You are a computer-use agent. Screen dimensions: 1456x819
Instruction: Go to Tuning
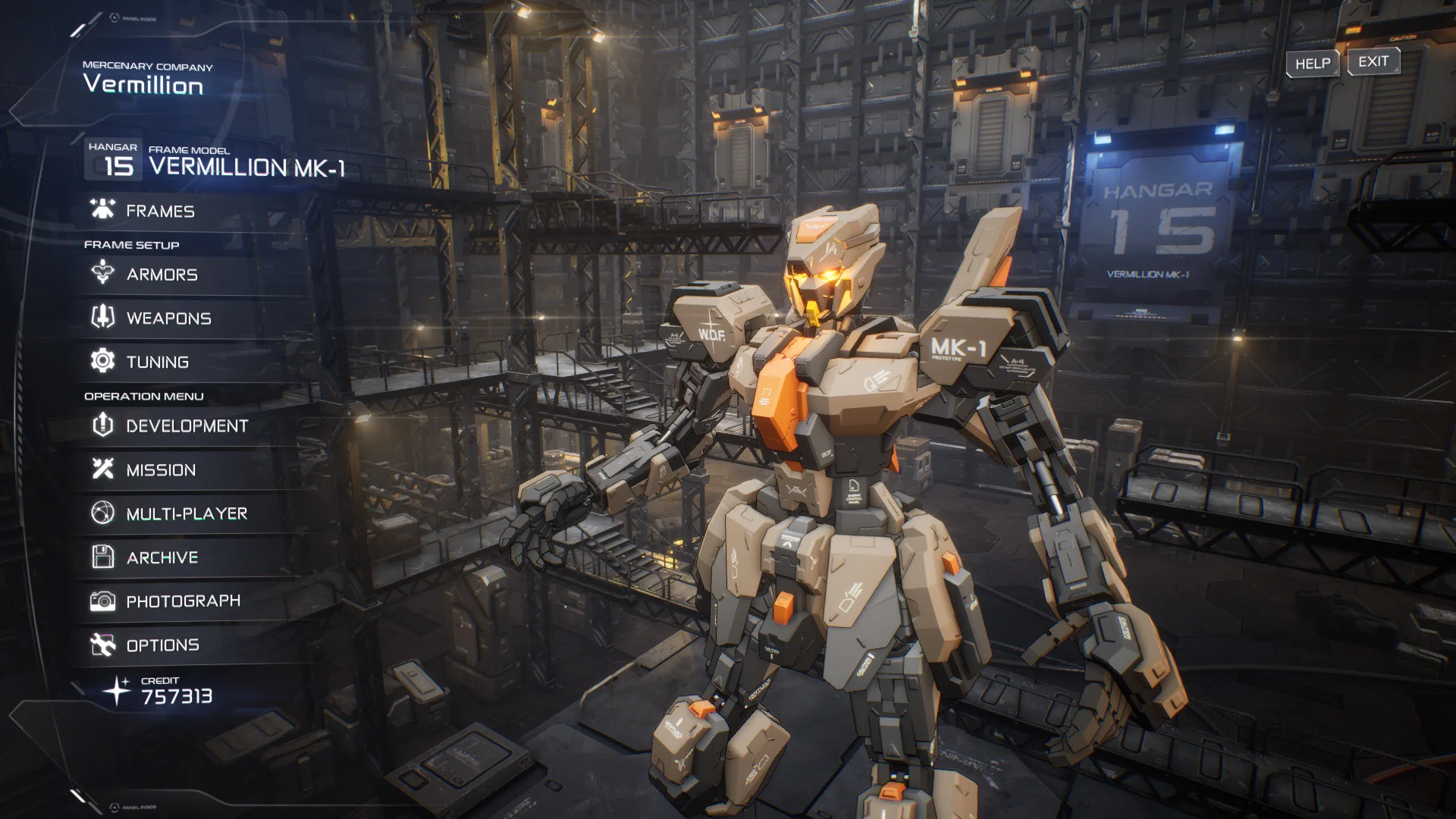pyautogui.click(x=157, y=362)
